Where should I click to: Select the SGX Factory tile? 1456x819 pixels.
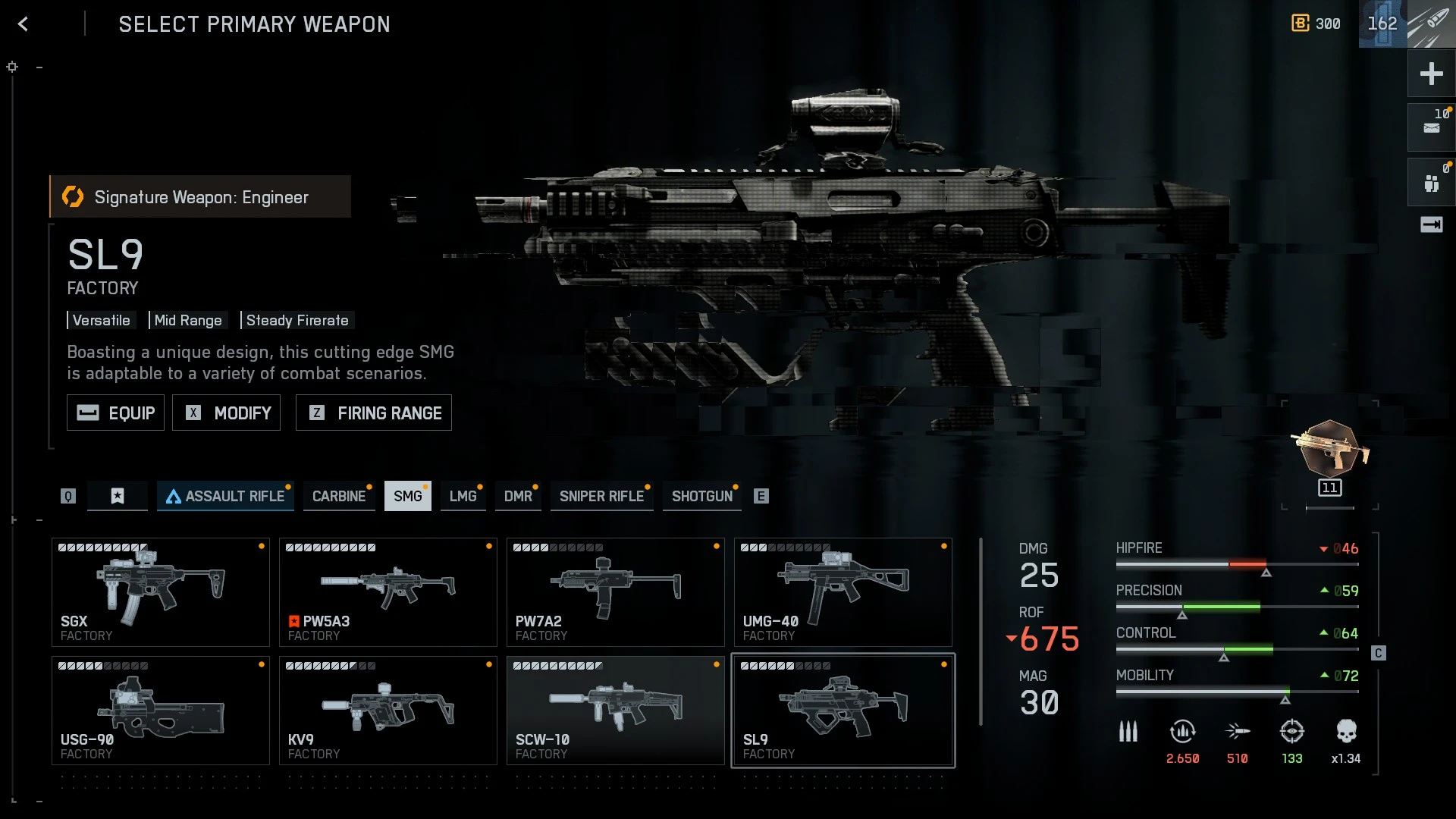tap(161, 592)
